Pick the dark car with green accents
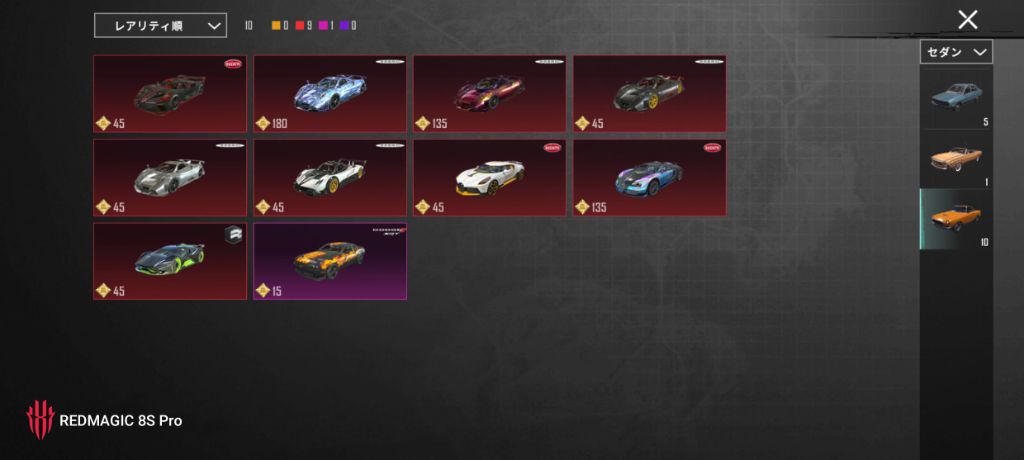The width and height of the screenshot is (1024, 460). [170, 261]
